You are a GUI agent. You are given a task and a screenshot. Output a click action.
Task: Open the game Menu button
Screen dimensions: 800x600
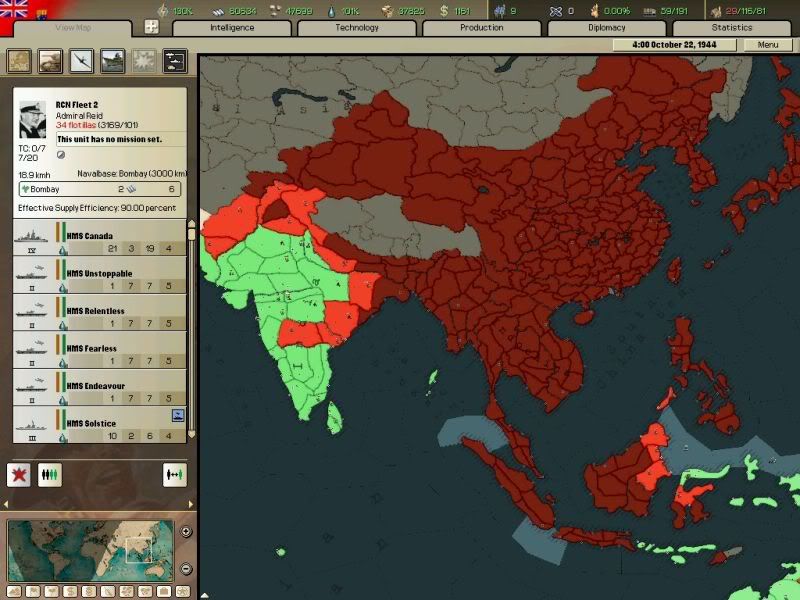pyautogui.click(x=768, y=45)
